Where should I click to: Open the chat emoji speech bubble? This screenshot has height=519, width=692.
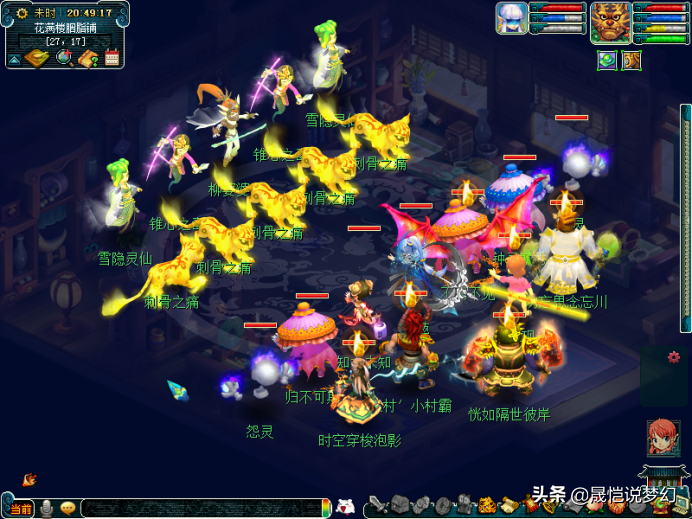pyautogui.click(x=68, y=509)
